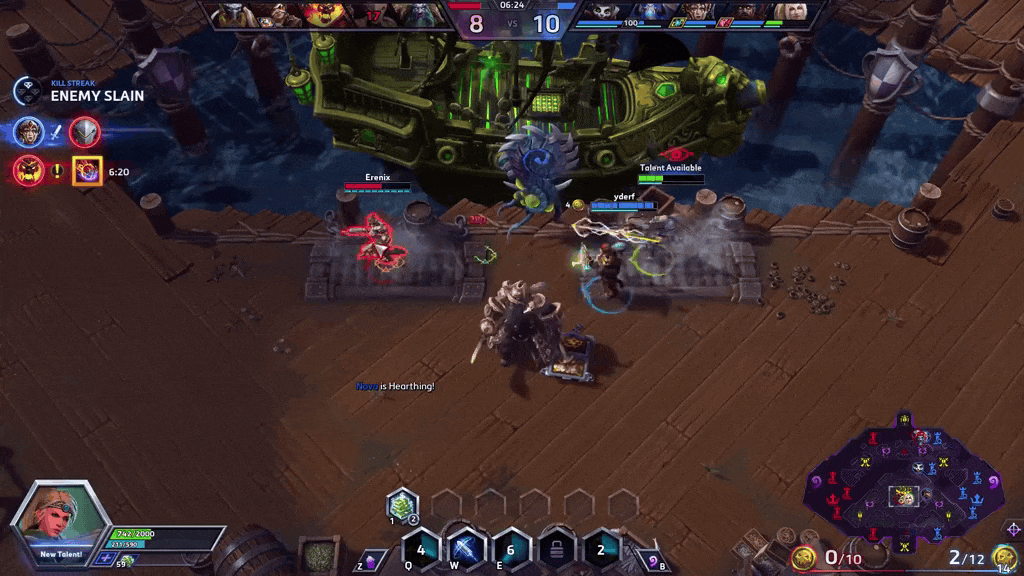
Task: Activate the trait ability showing cooldown 2
Action: [x=601, y=550]
